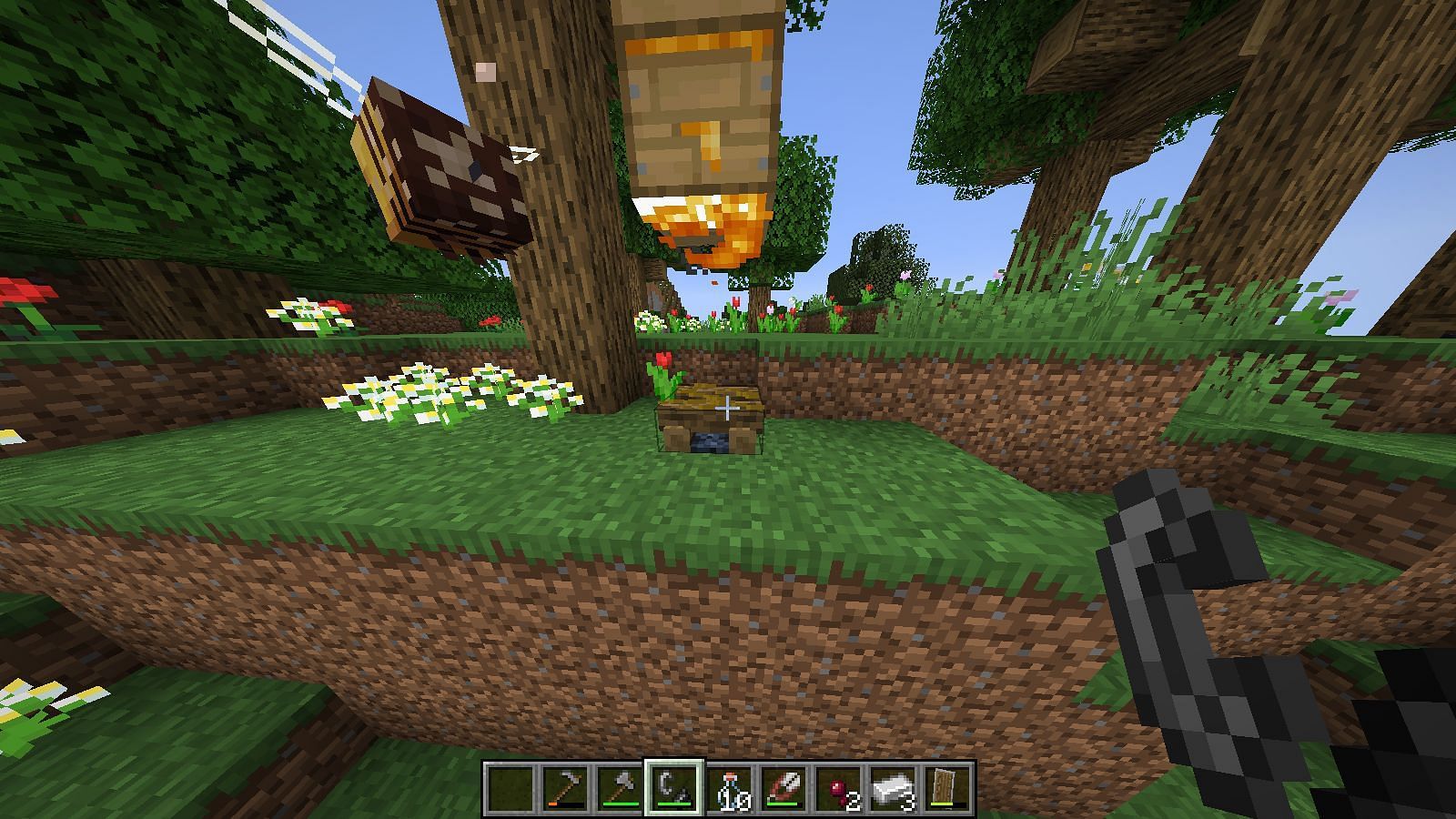
Task: Pick the stack of glass bottles
Action: (728, 788)
